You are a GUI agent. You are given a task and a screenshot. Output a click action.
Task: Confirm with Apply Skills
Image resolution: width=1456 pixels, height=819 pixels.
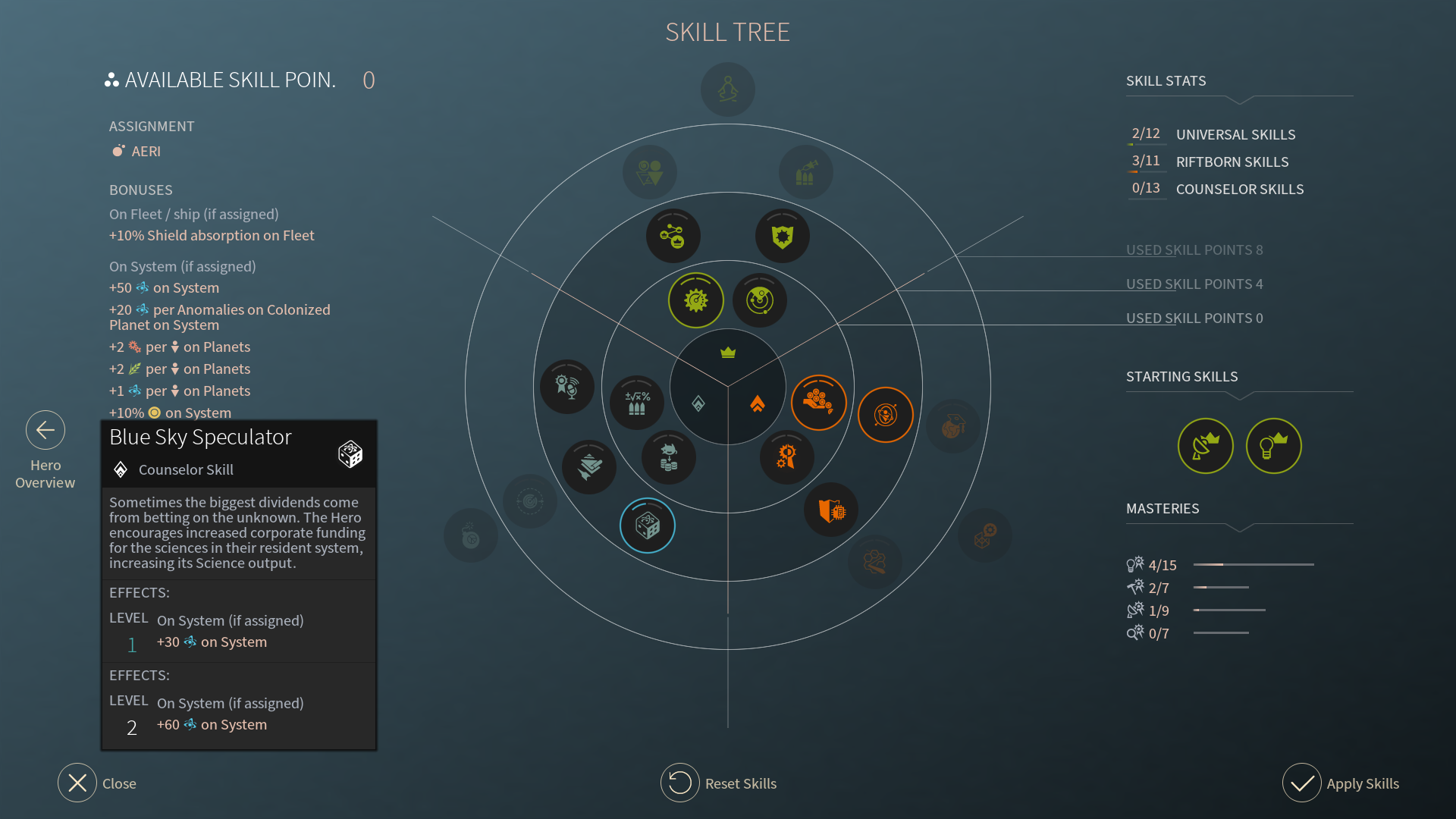[x=1302, y=783]
